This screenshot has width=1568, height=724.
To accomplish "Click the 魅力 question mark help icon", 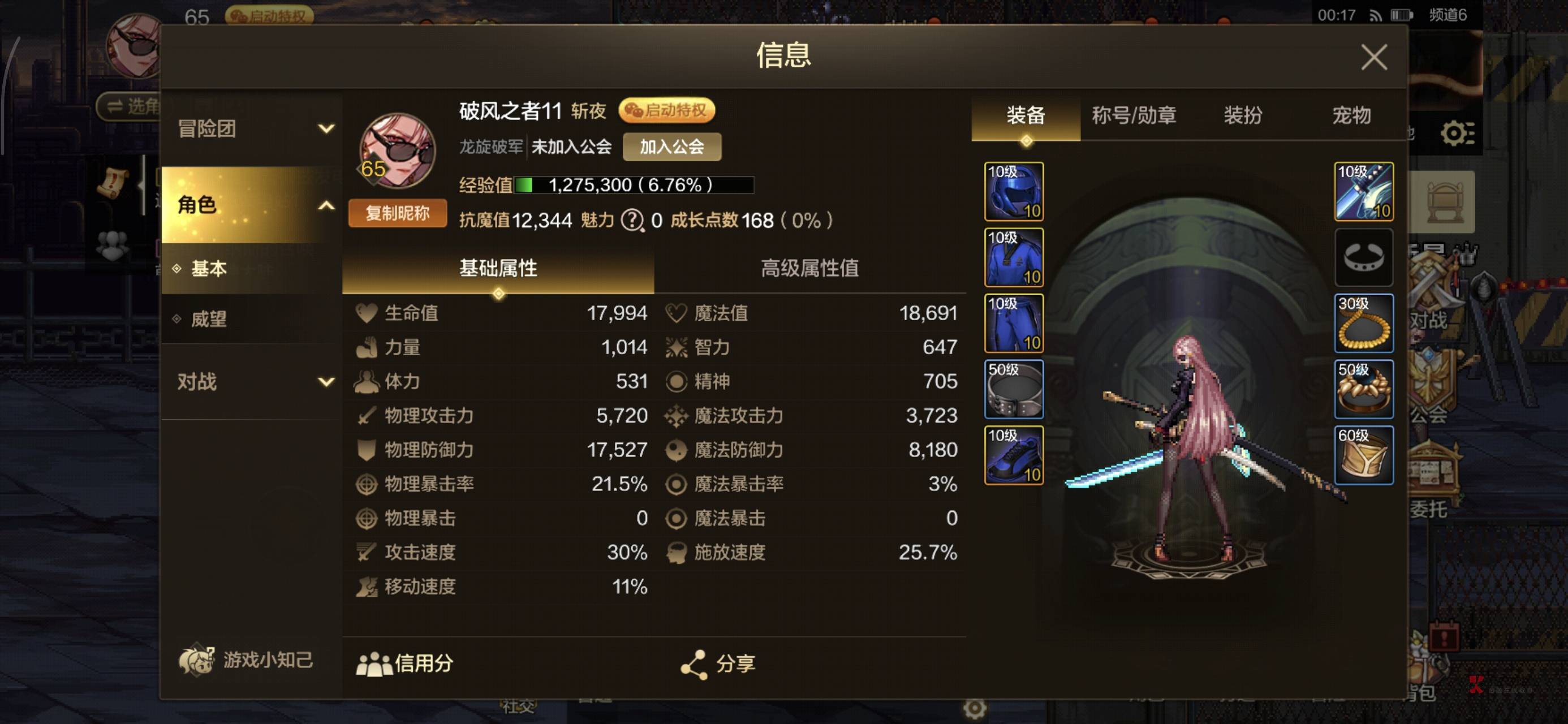I will pyautogui.click(x=632, y=220).
